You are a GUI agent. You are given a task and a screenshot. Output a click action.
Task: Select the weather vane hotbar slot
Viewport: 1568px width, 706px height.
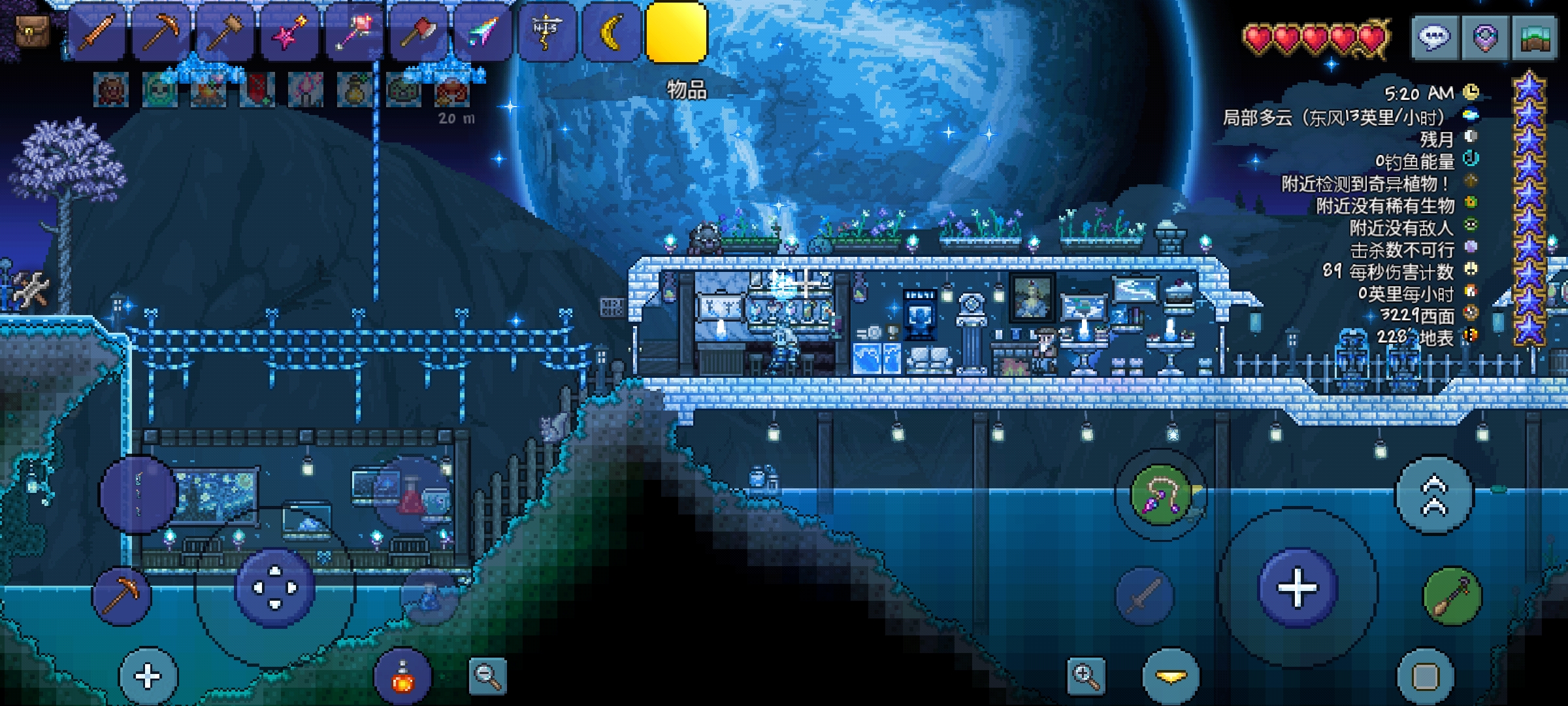546,31
